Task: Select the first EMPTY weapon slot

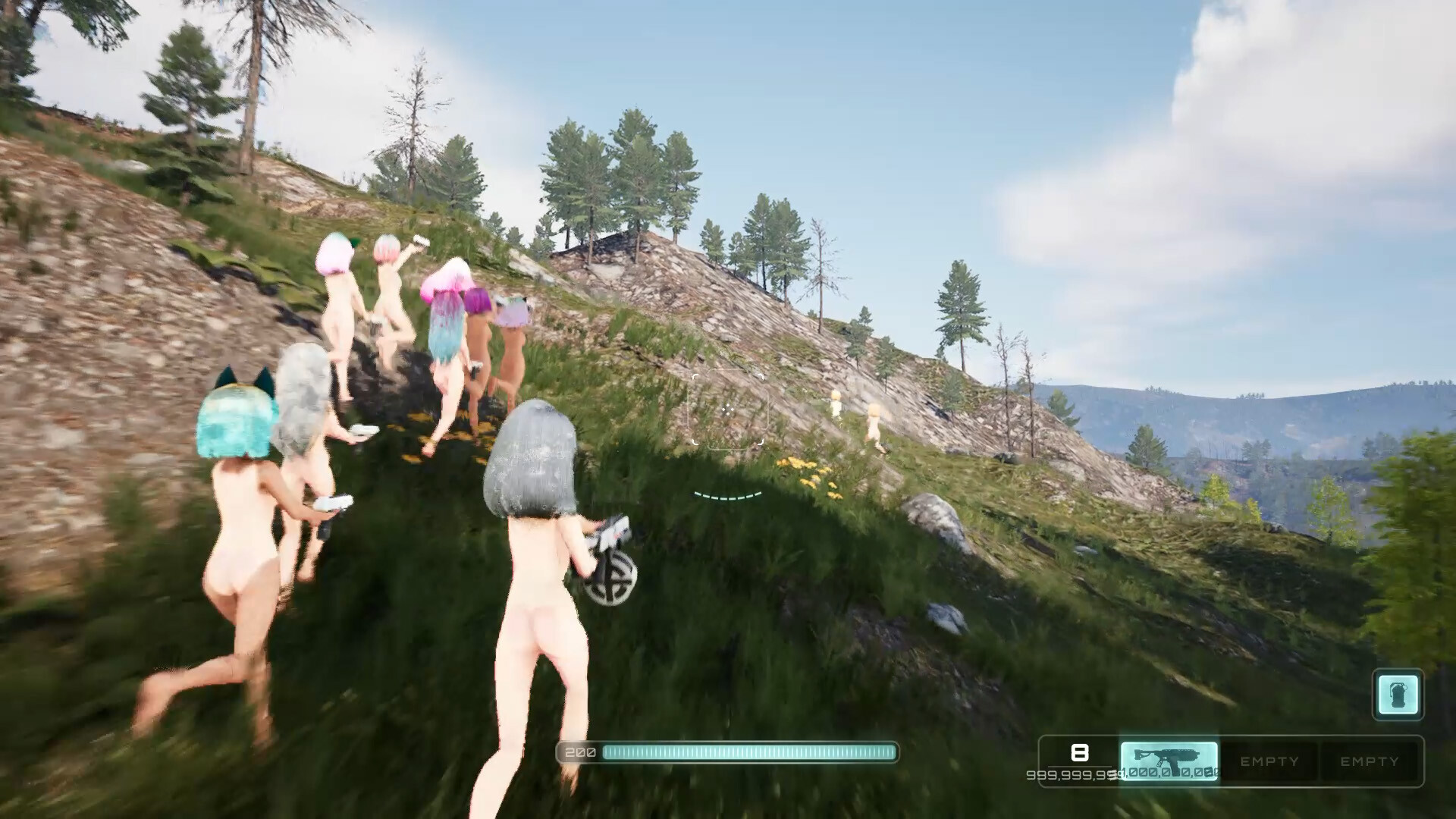Action: pyautogui.click(x=1269, y=761)
